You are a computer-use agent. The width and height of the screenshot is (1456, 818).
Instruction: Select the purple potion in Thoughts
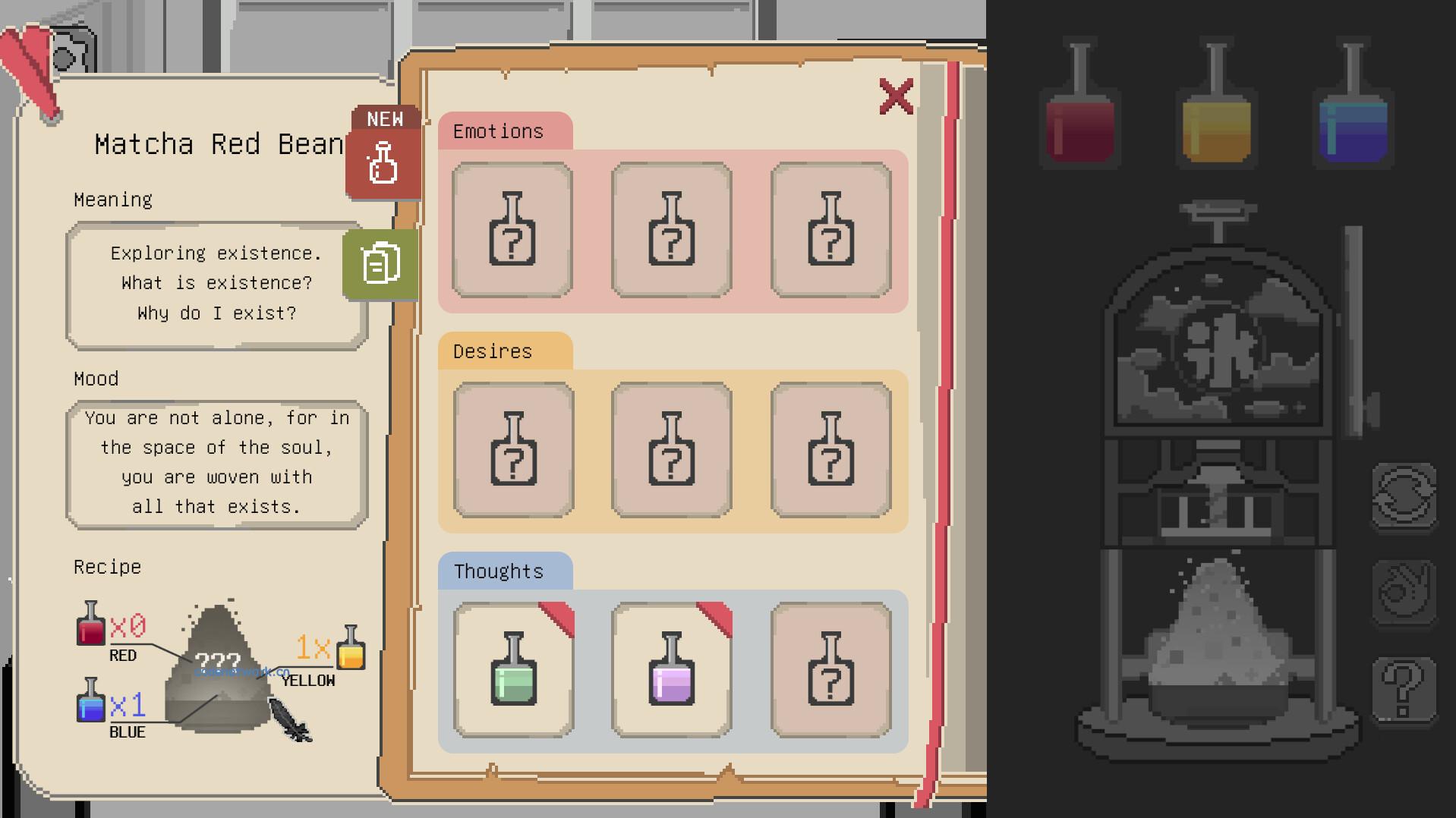(672, 669)
